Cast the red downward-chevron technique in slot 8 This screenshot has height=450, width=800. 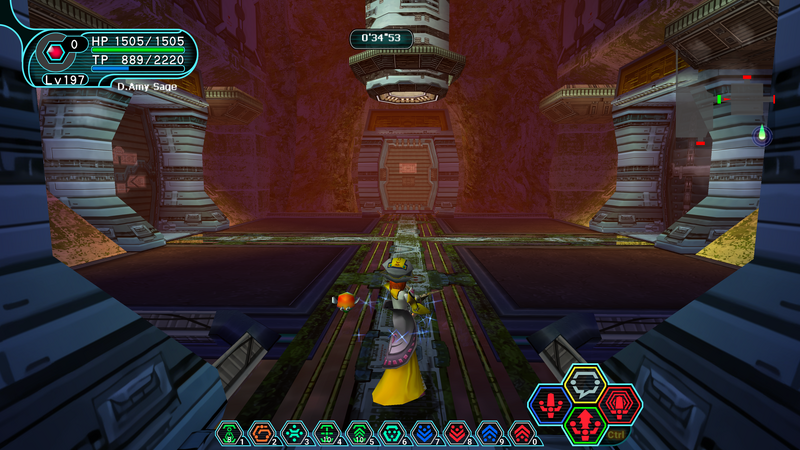point(457,433)
